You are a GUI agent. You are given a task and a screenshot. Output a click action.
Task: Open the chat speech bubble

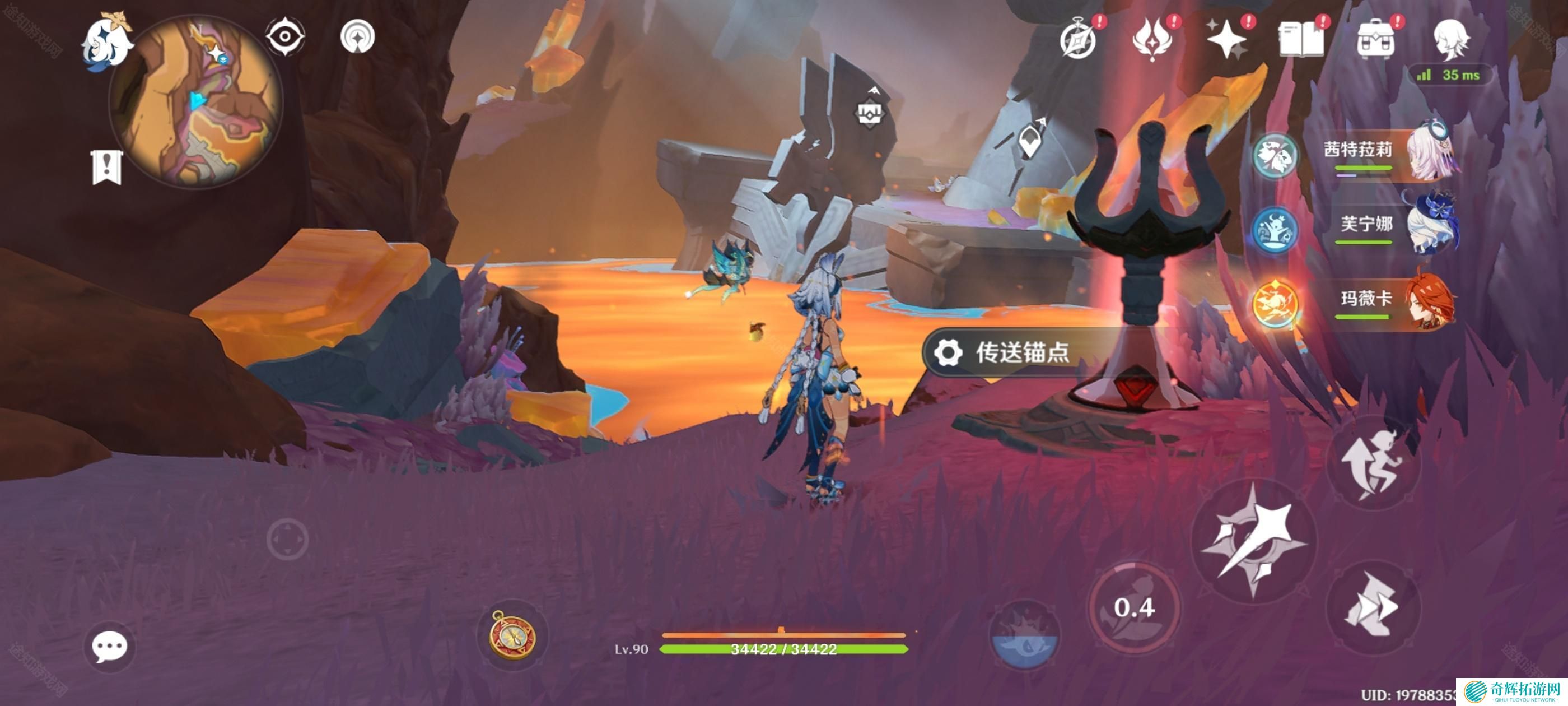pyautogui.click(x=110, y=646)
